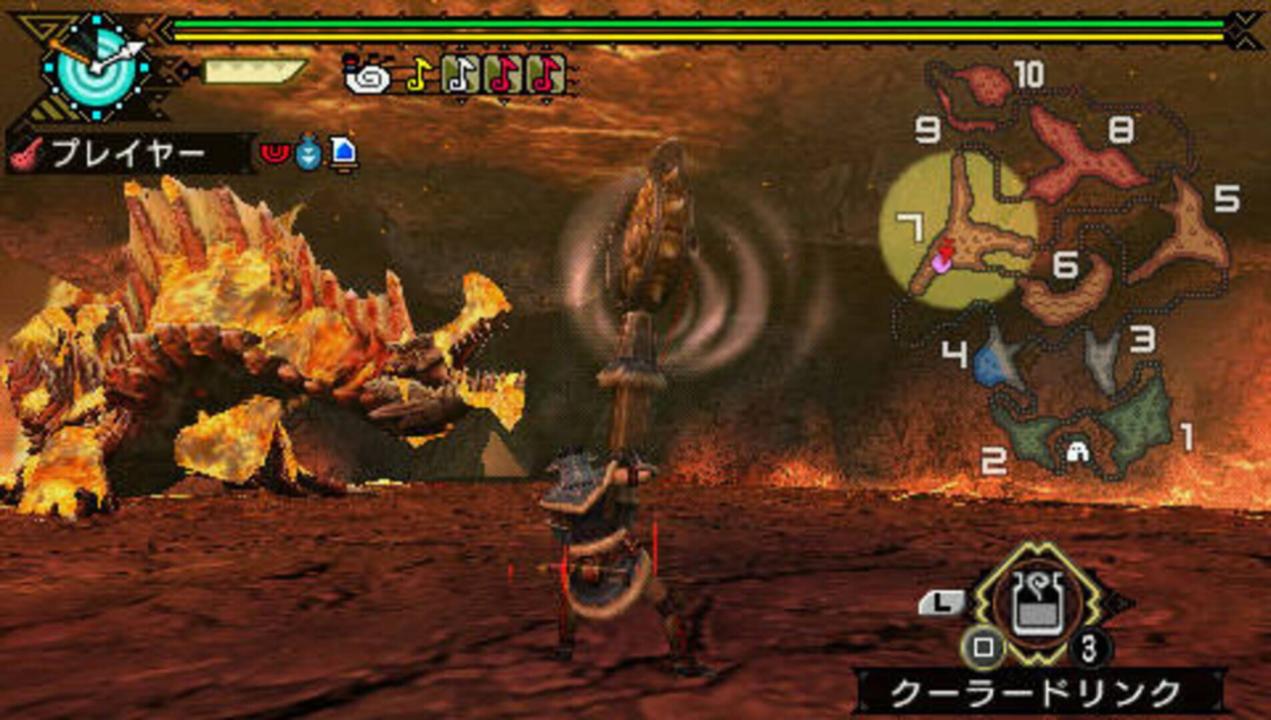This screenshot has height=720, width=1271.
Task: Click the blue house-shaped status icon
Action: (343, 153)
